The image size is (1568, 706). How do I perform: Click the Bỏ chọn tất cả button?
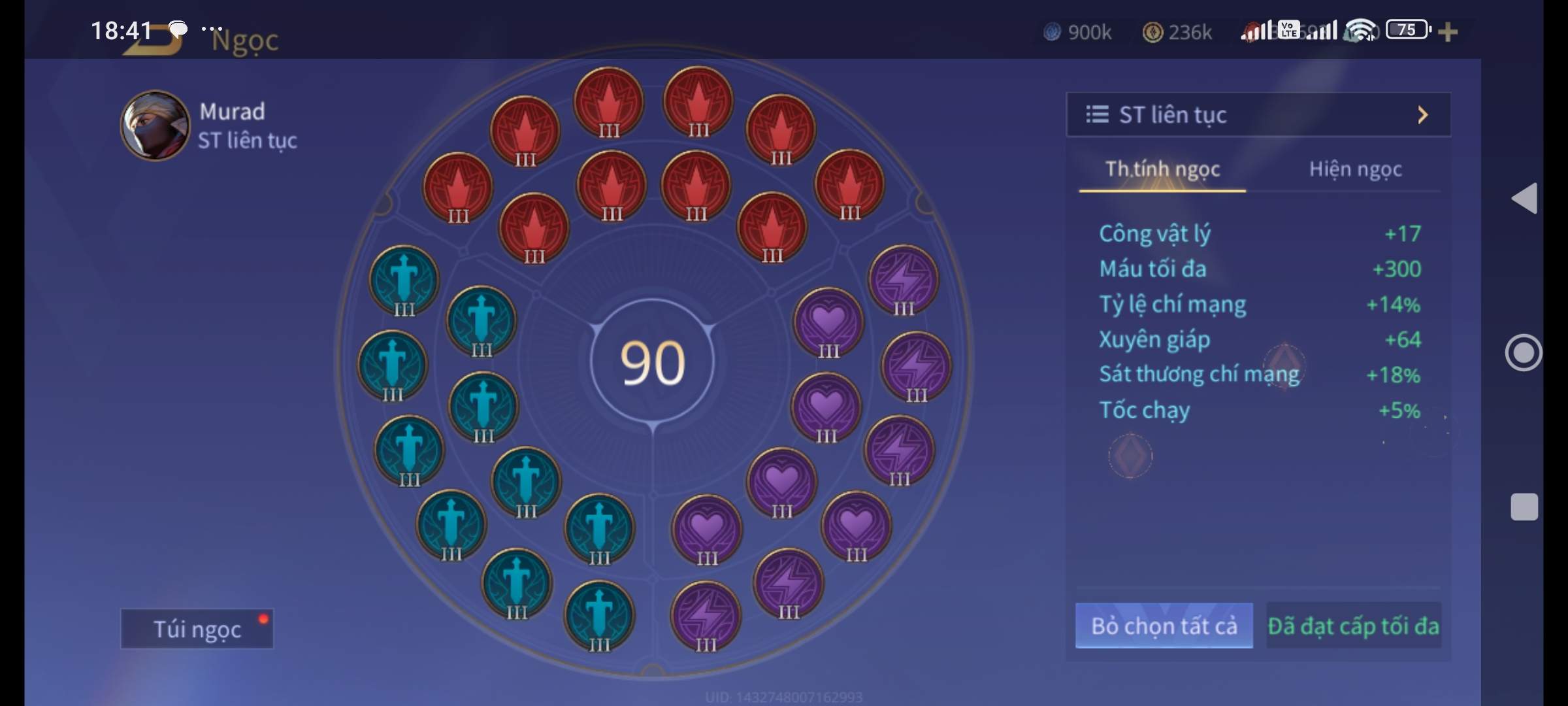click(x=1164, y=626)
